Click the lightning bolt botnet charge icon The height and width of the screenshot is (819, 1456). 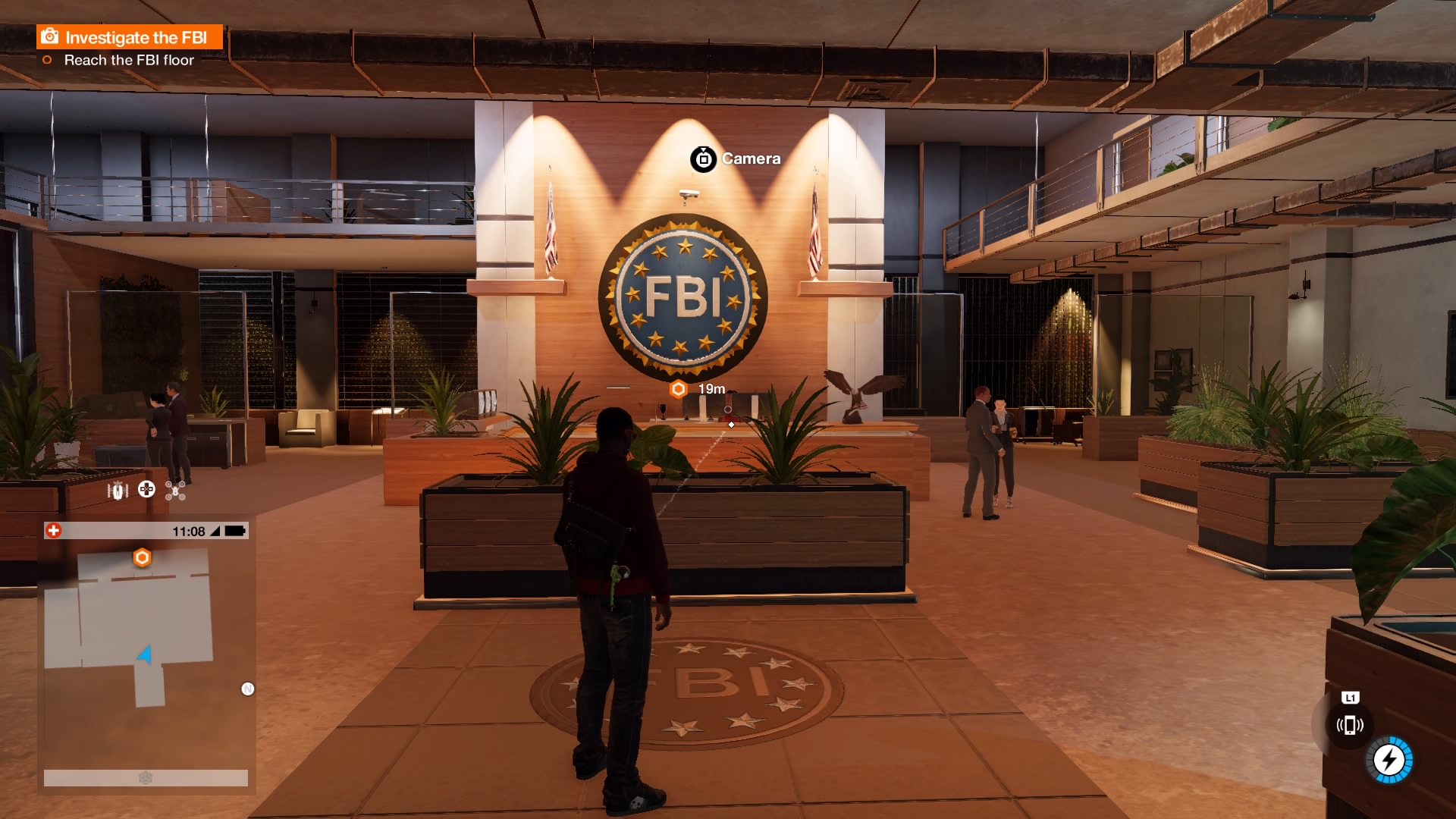tap(1389, 759)
